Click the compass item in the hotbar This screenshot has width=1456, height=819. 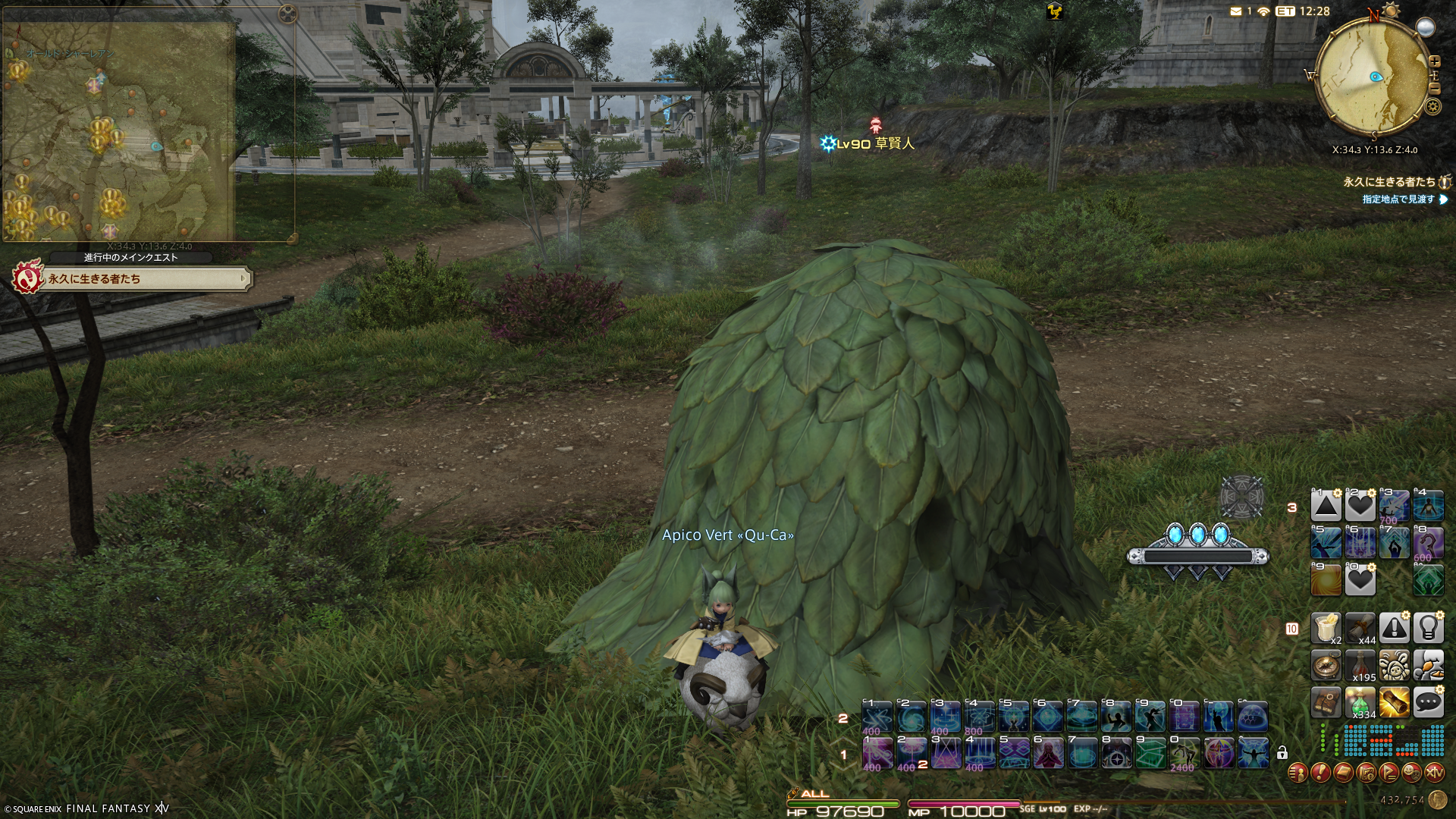pyautogui.click(x=1326, y=666)
